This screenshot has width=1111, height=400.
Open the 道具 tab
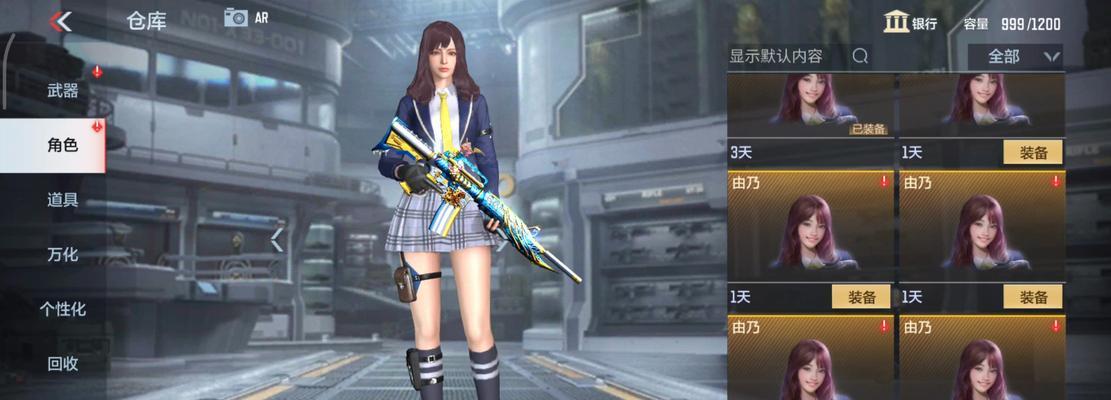pos(62,199)
